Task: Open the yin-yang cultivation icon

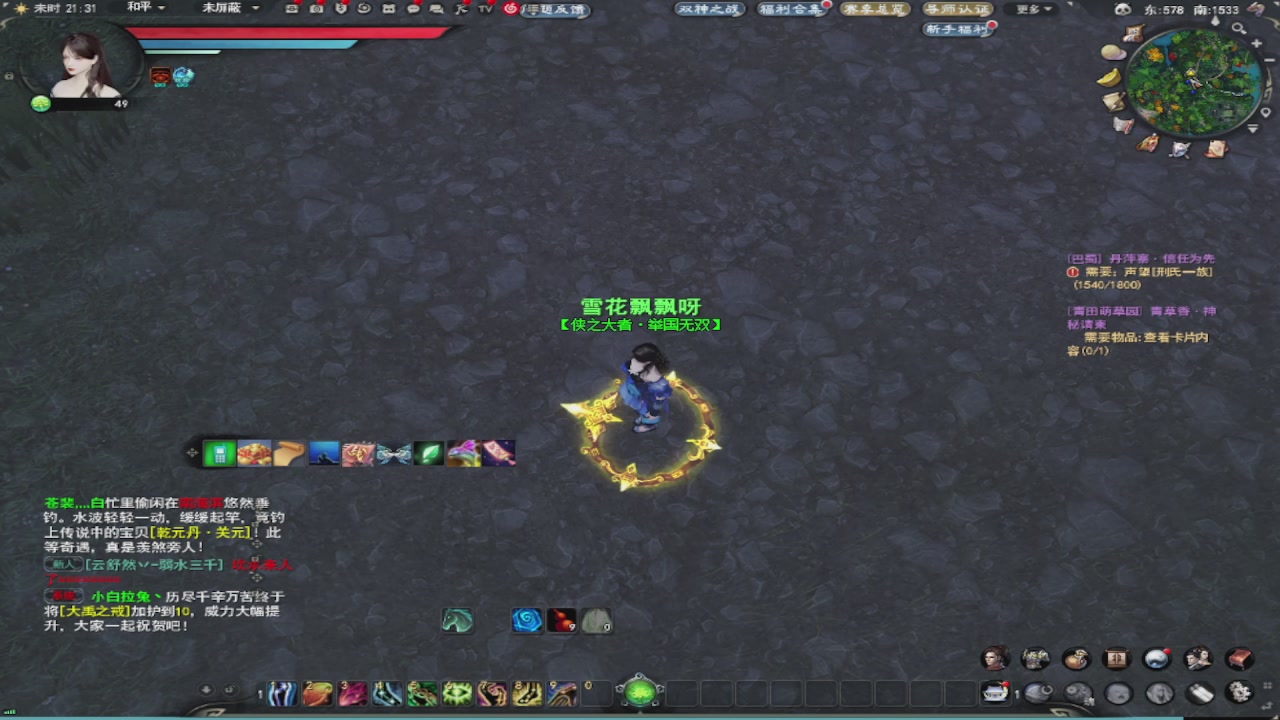Action: click(x=1157, y=659)
